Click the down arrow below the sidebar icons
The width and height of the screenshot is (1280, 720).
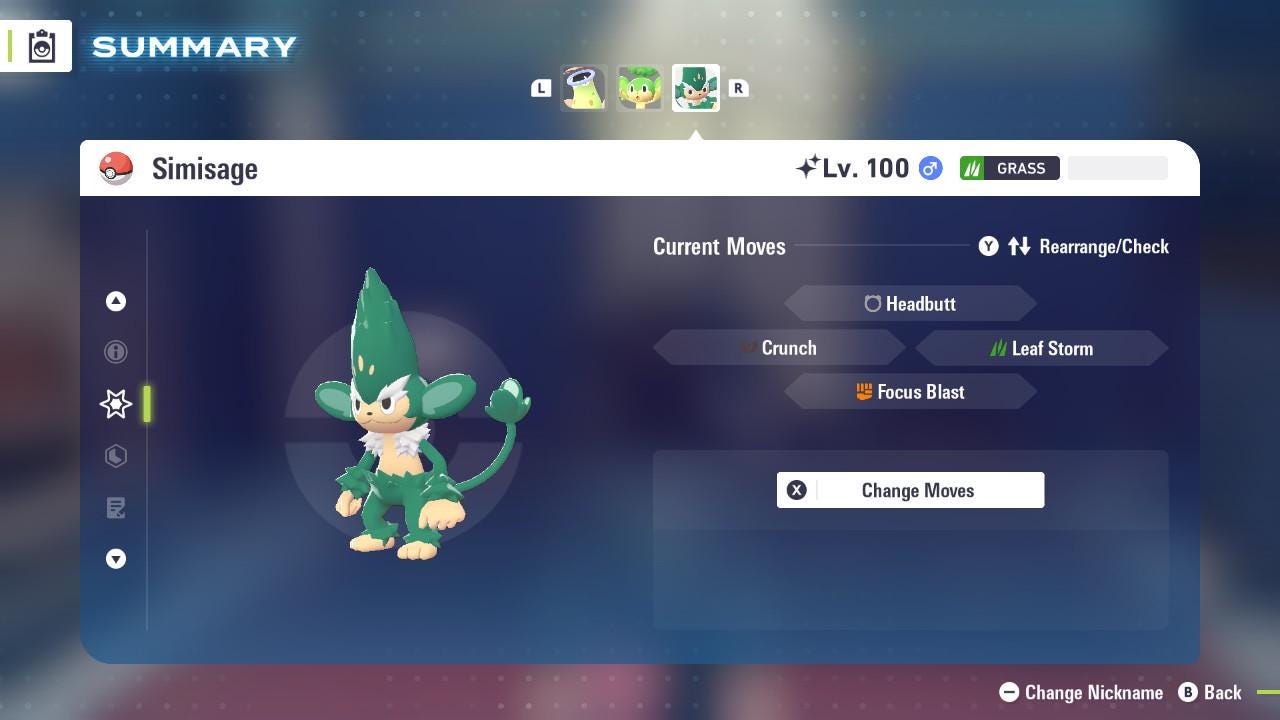point(116,559)
